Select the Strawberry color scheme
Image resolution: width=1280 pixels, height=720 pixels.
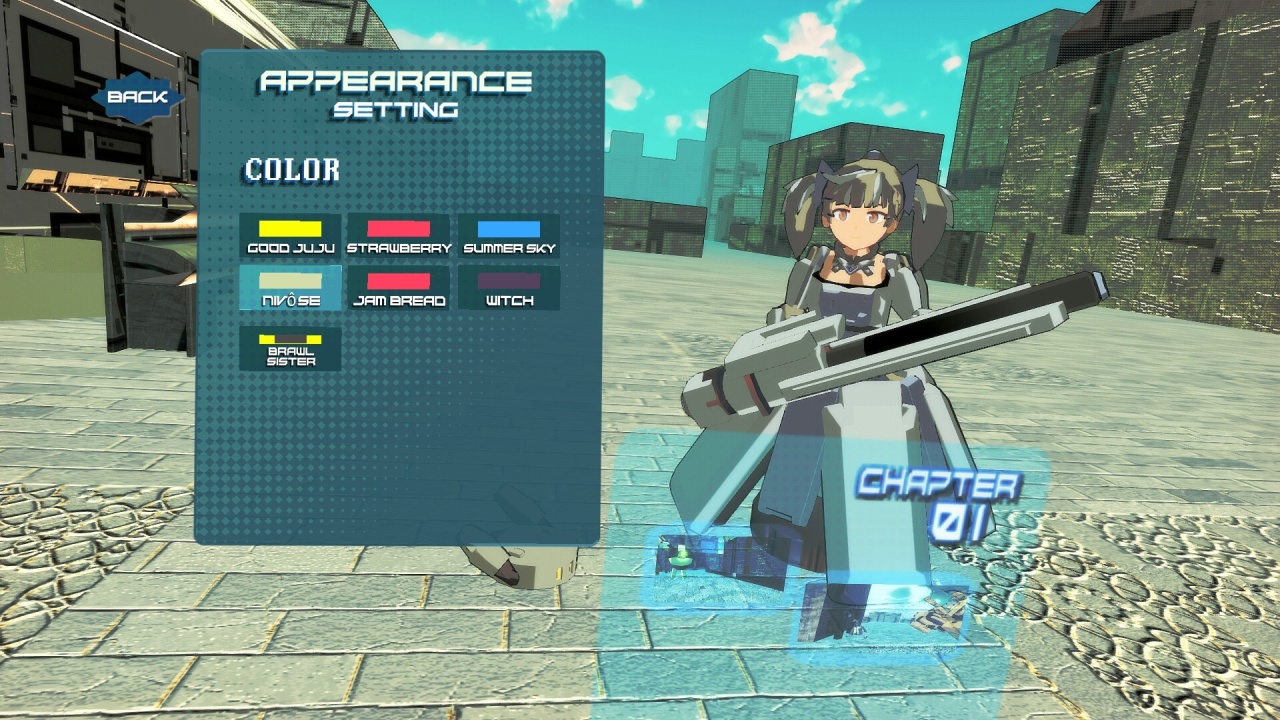coord(399,236)
